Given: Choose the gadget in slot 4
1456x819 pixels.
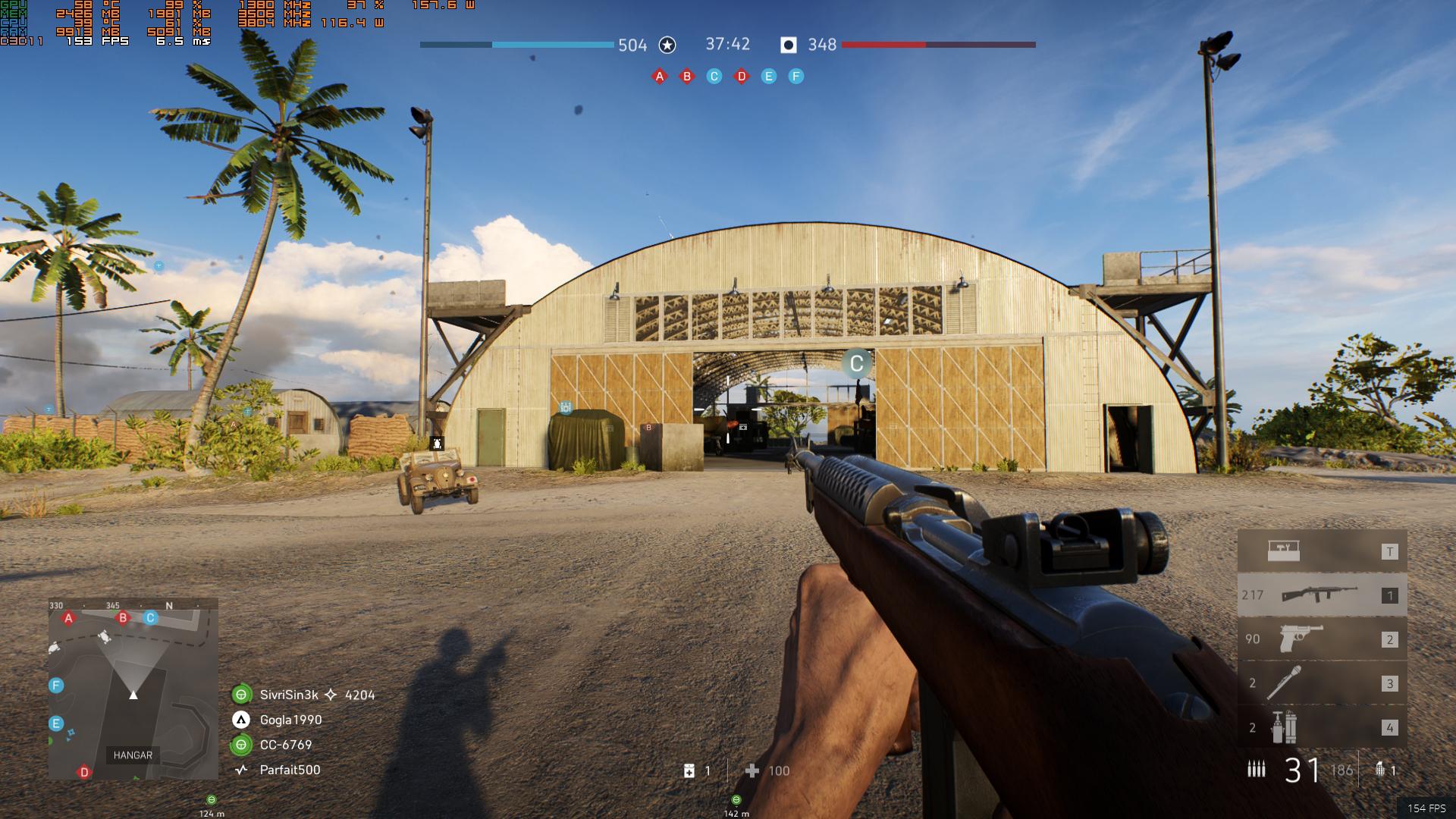Looking at the screenshot, I should pyautogui.click(x=1322, y=727).
